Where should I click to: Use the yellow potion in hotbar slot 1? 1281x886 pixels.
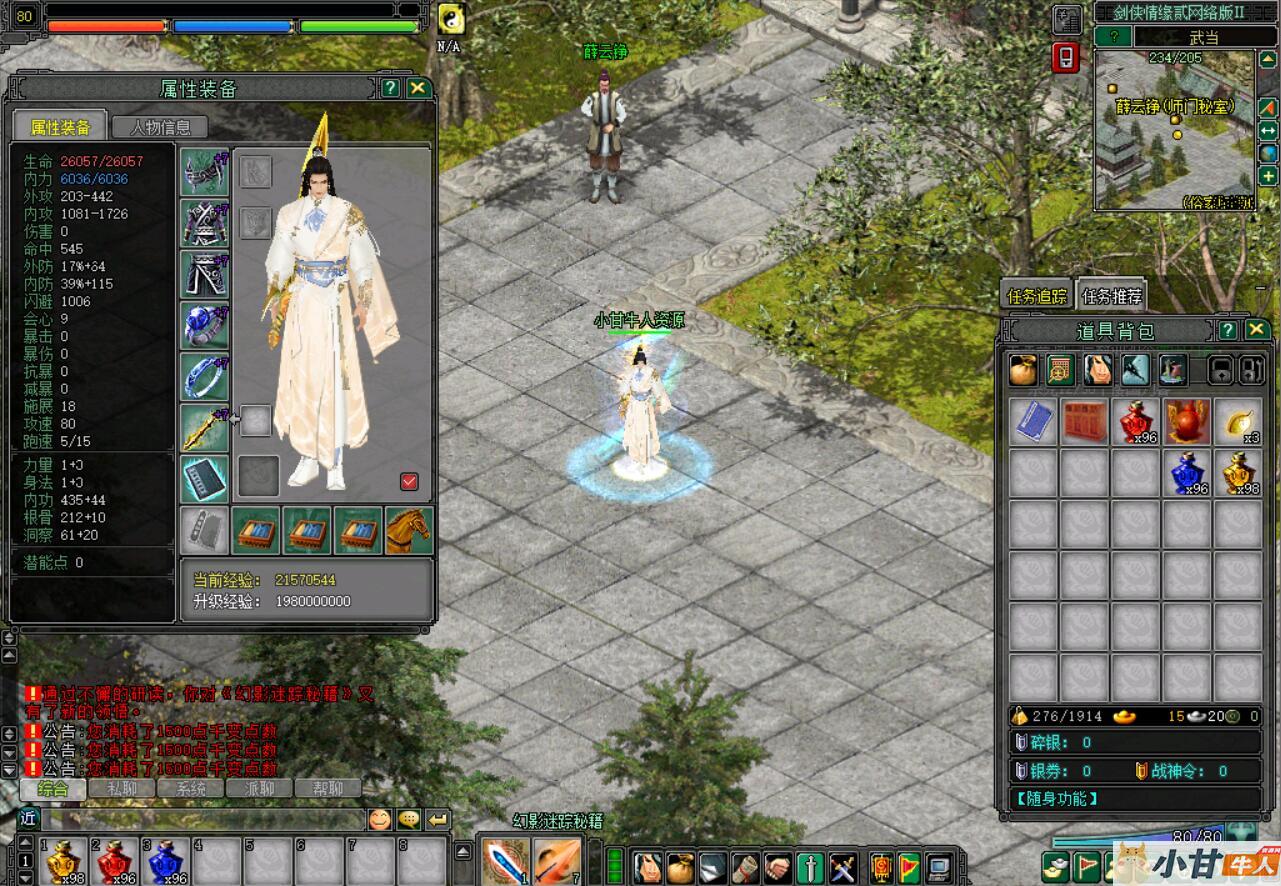pos(65,861)
